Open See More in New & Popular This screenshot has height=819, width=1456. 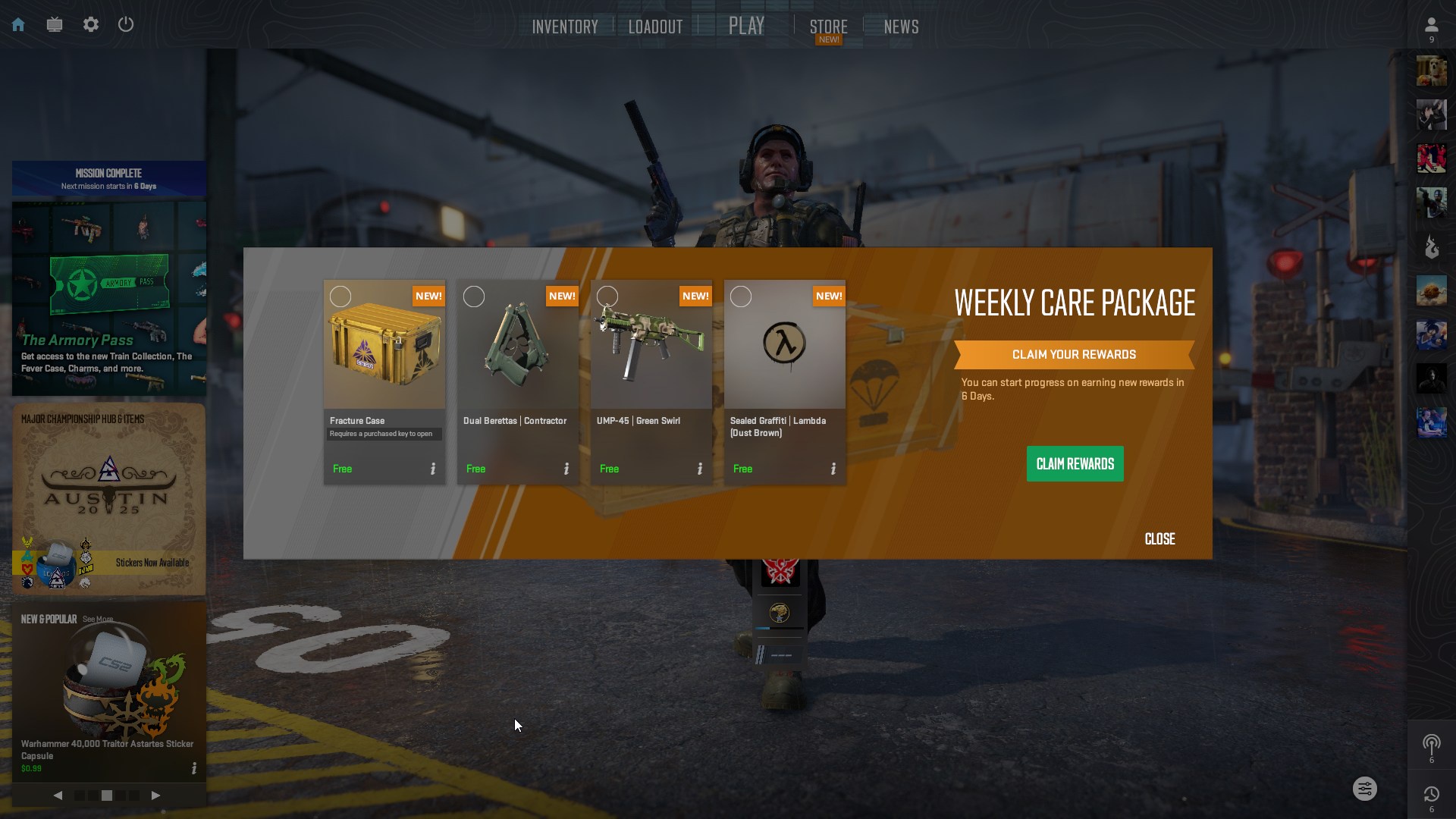[97, 618]
